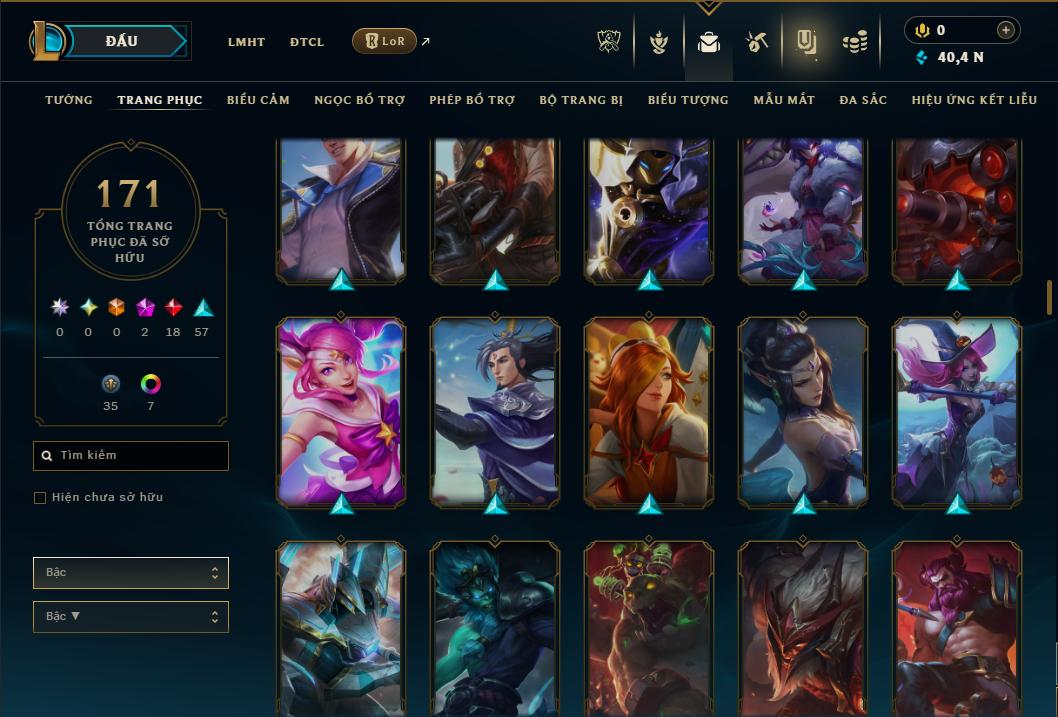
Task: Select the Ngọc Bổ Trợ tab
Action: tap(359, 100)
